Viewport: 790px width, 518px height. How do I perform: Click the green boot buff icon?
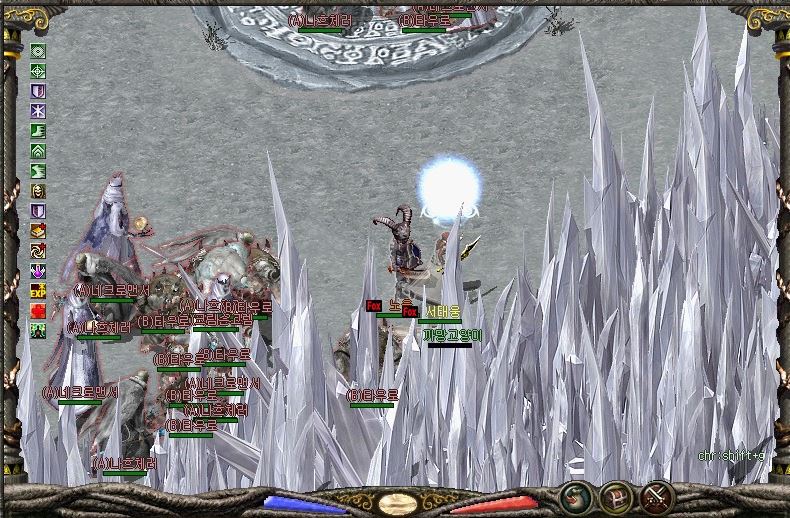pyautogui.click(x=39, y=131)
